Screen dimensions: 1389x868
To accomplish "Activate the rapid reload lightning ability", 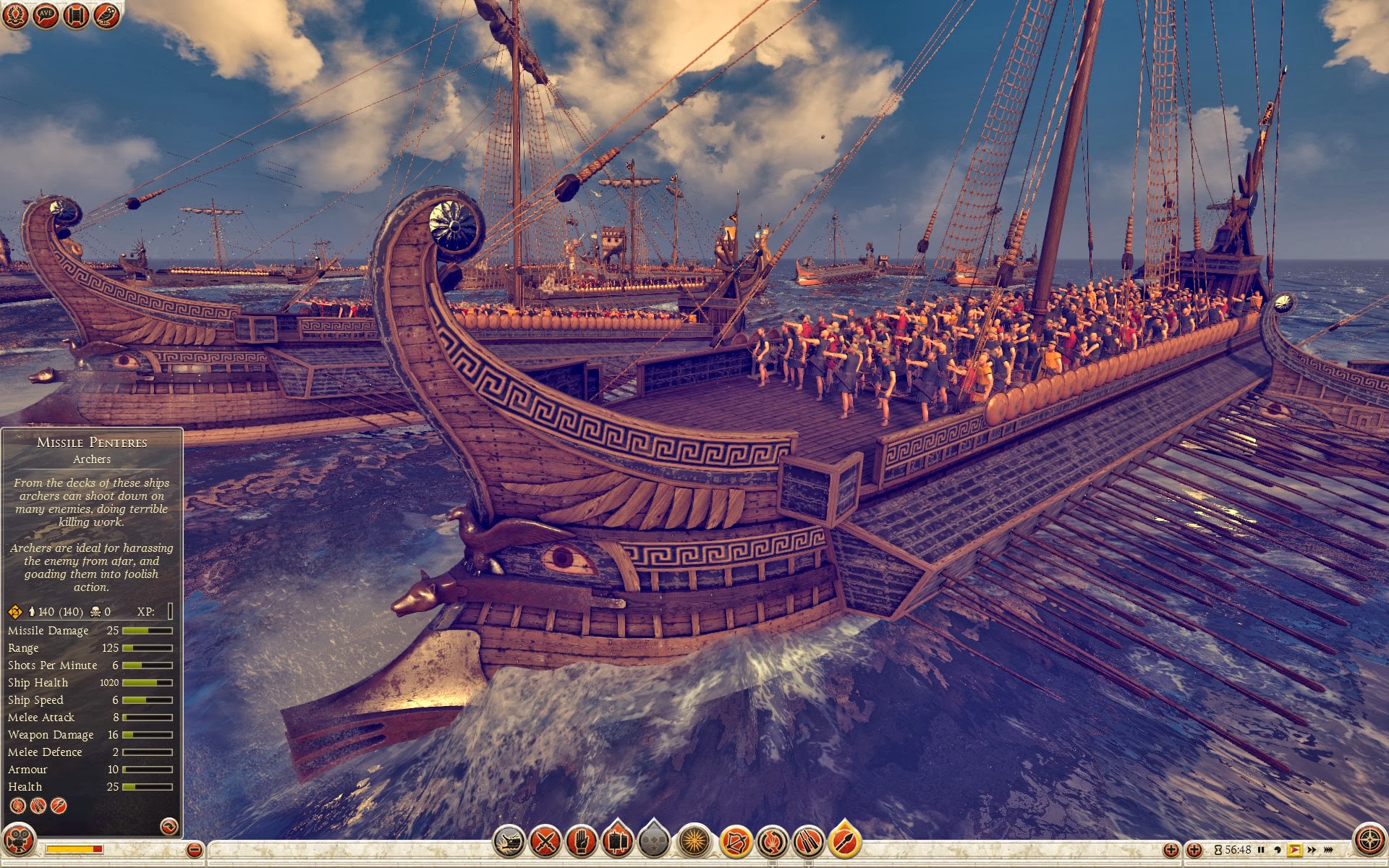I will tap(772, 841).
